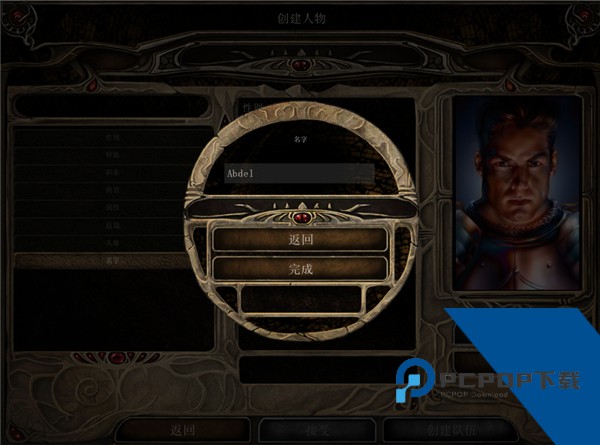Click the 接受 button on the bottom bar
This screenshot has height=445, width=600.
[x=318, y=429]
